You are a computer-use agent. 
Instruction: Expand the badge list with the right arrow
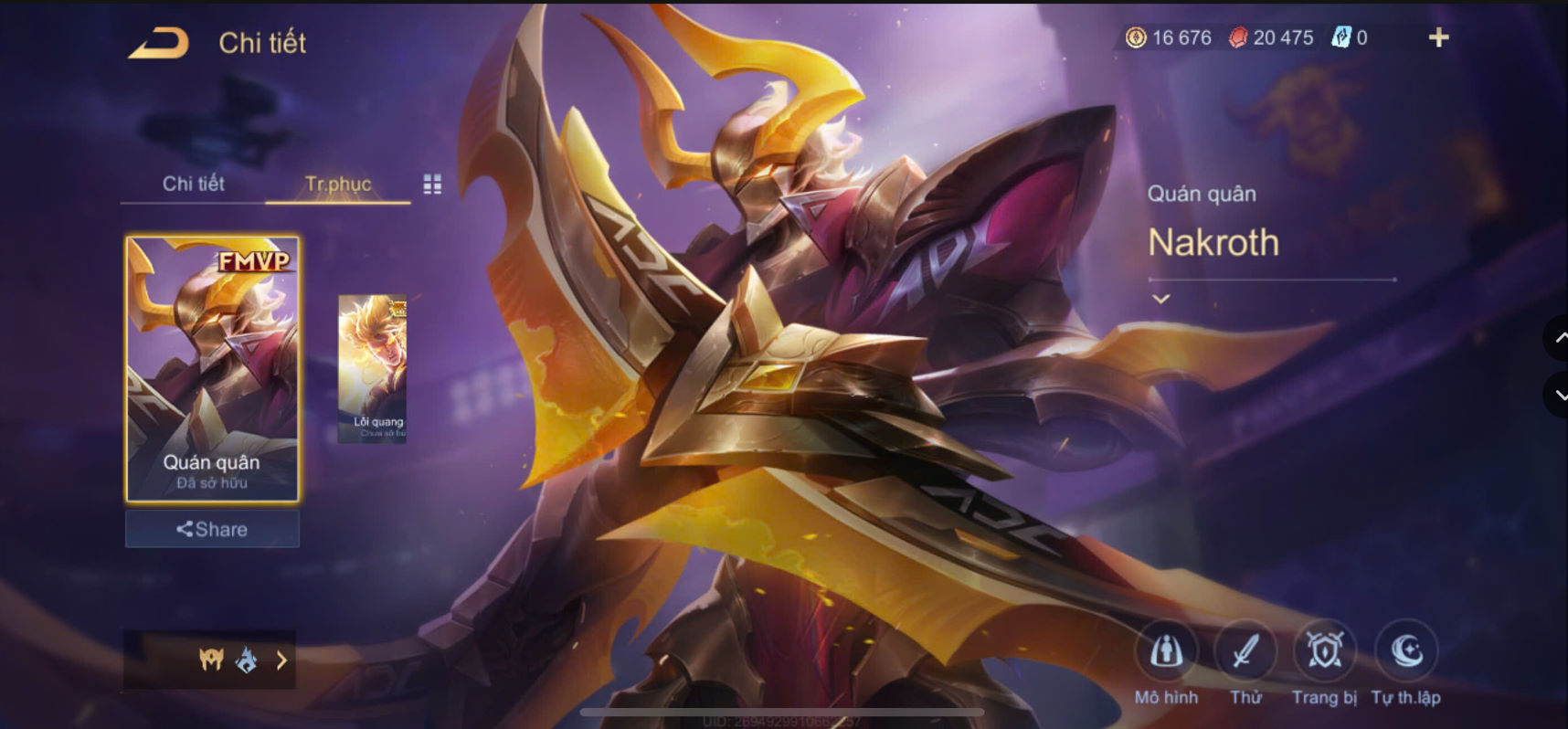point(281,660)
